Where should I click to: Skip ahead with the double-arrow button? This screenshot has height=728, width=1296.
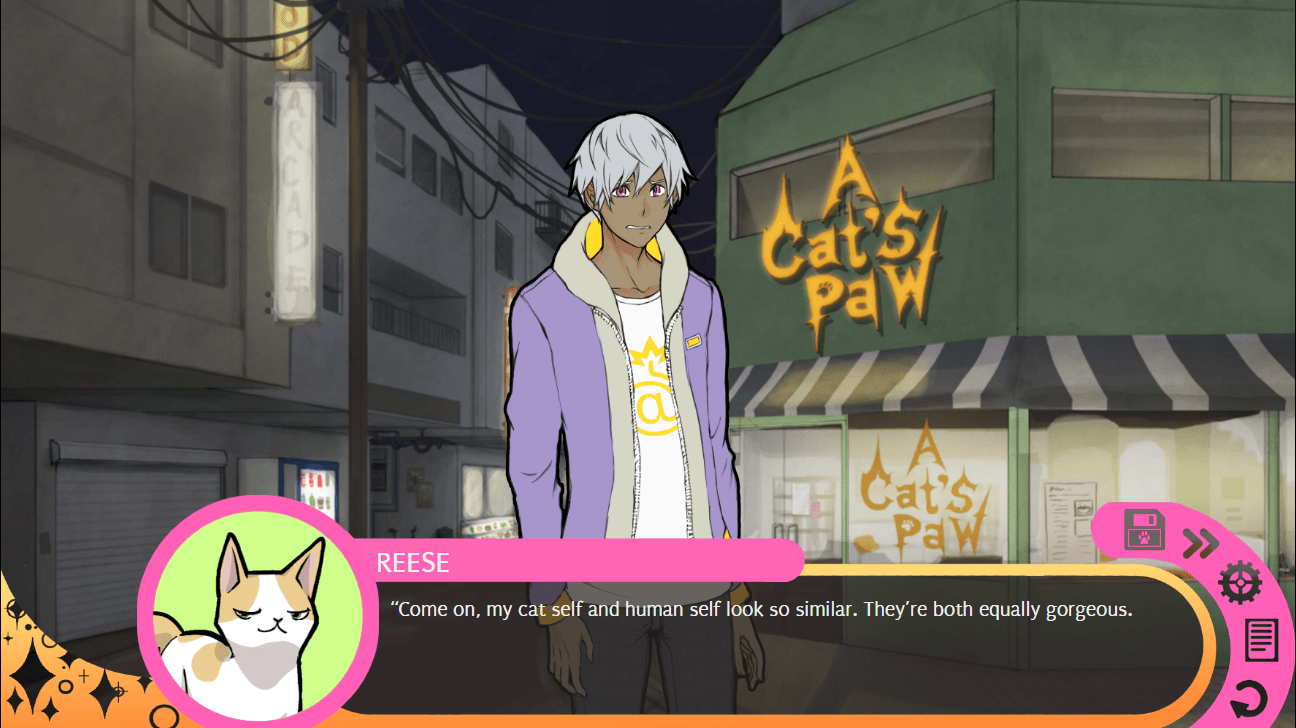coord(1200,543)
